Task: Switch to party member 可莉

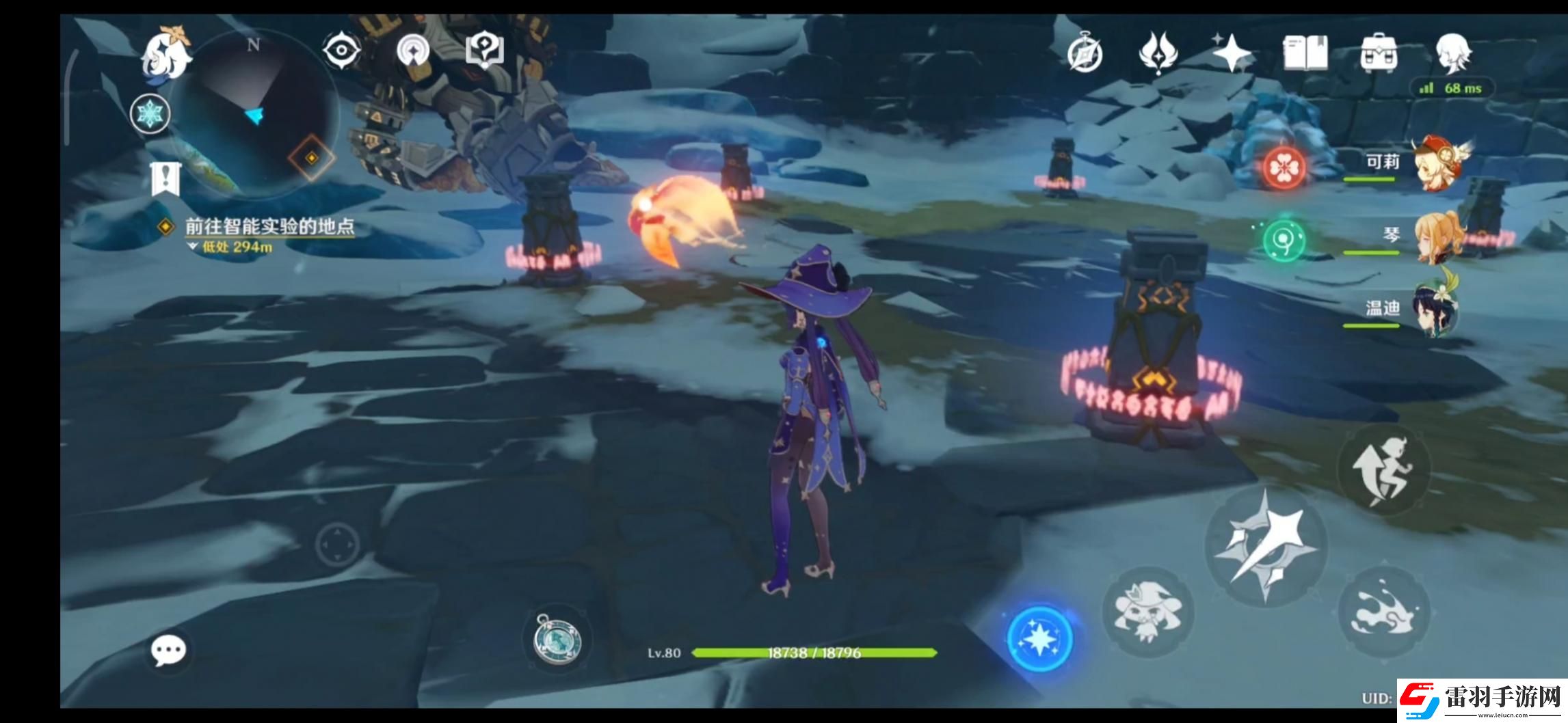Action: 1436,163
